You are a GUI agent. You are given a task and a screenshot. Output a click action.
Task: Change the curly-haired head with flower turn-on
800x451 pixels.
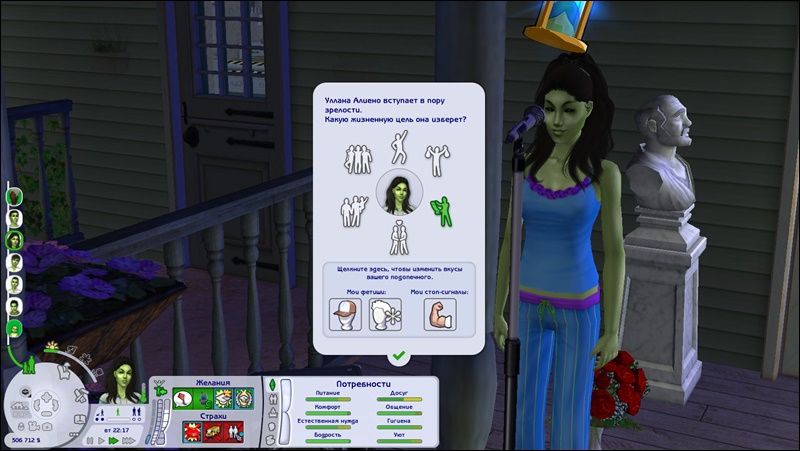pyautogui.click(x=385, y=314)
